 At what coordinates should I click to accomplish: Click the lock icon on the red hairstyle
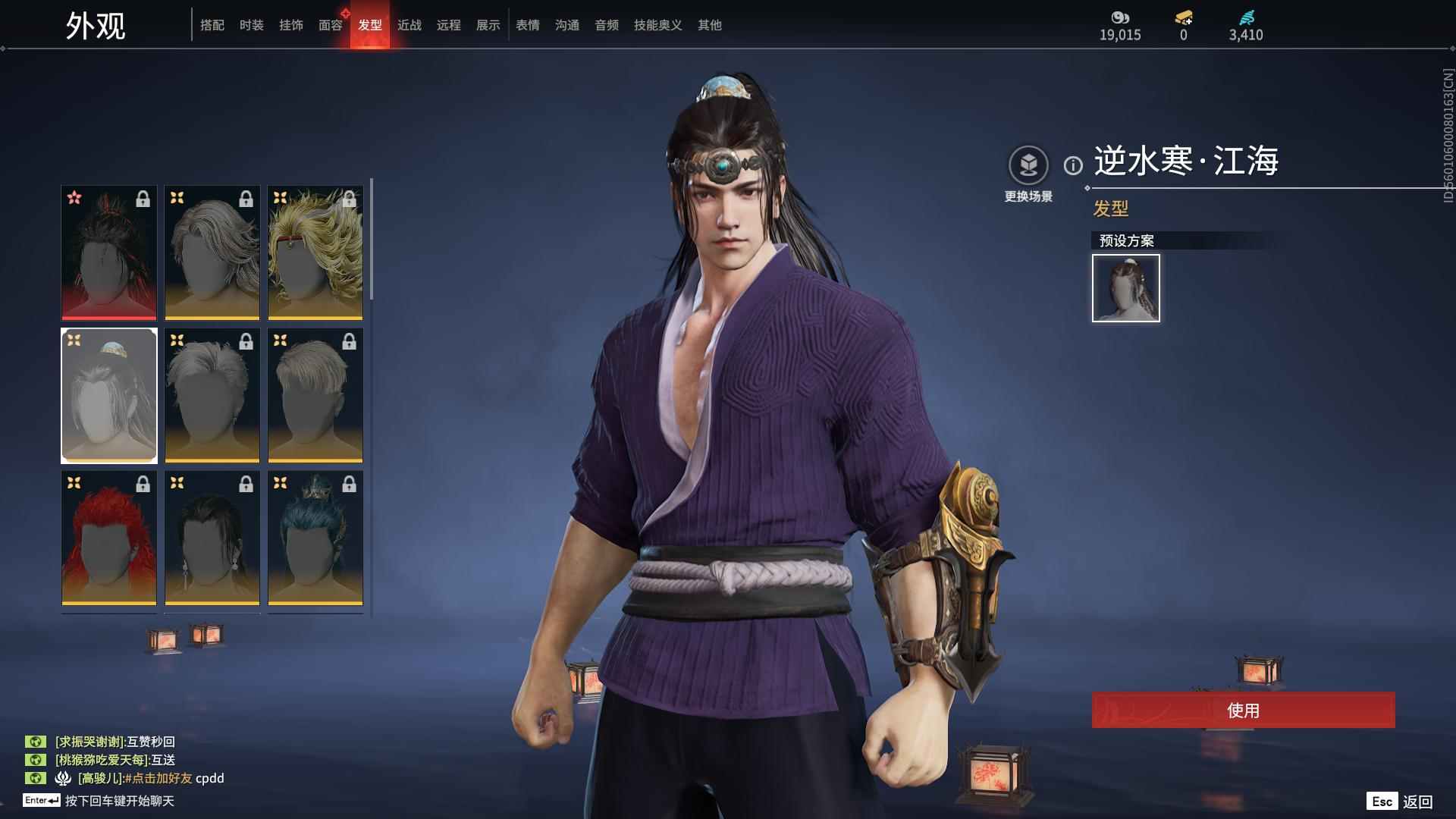[x=143, y=483]
